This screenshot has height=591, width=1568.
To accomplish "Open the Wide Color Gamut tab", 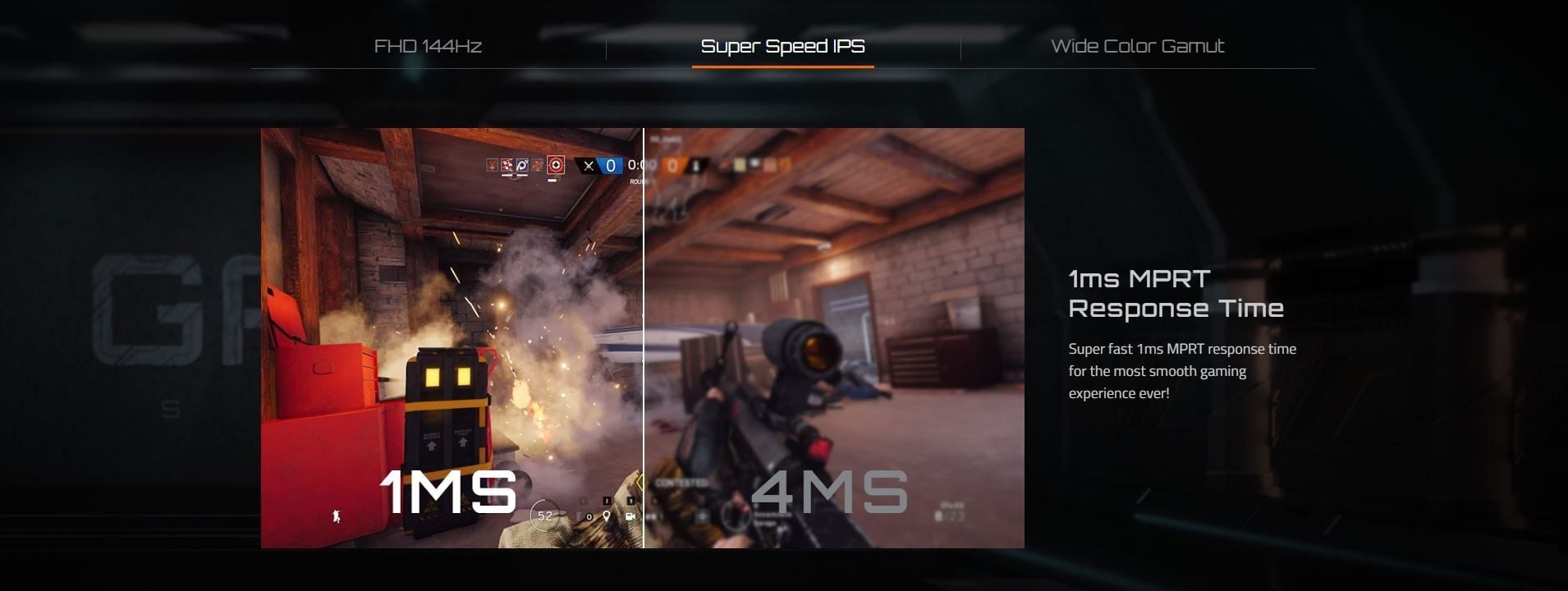I will 1137,46.
